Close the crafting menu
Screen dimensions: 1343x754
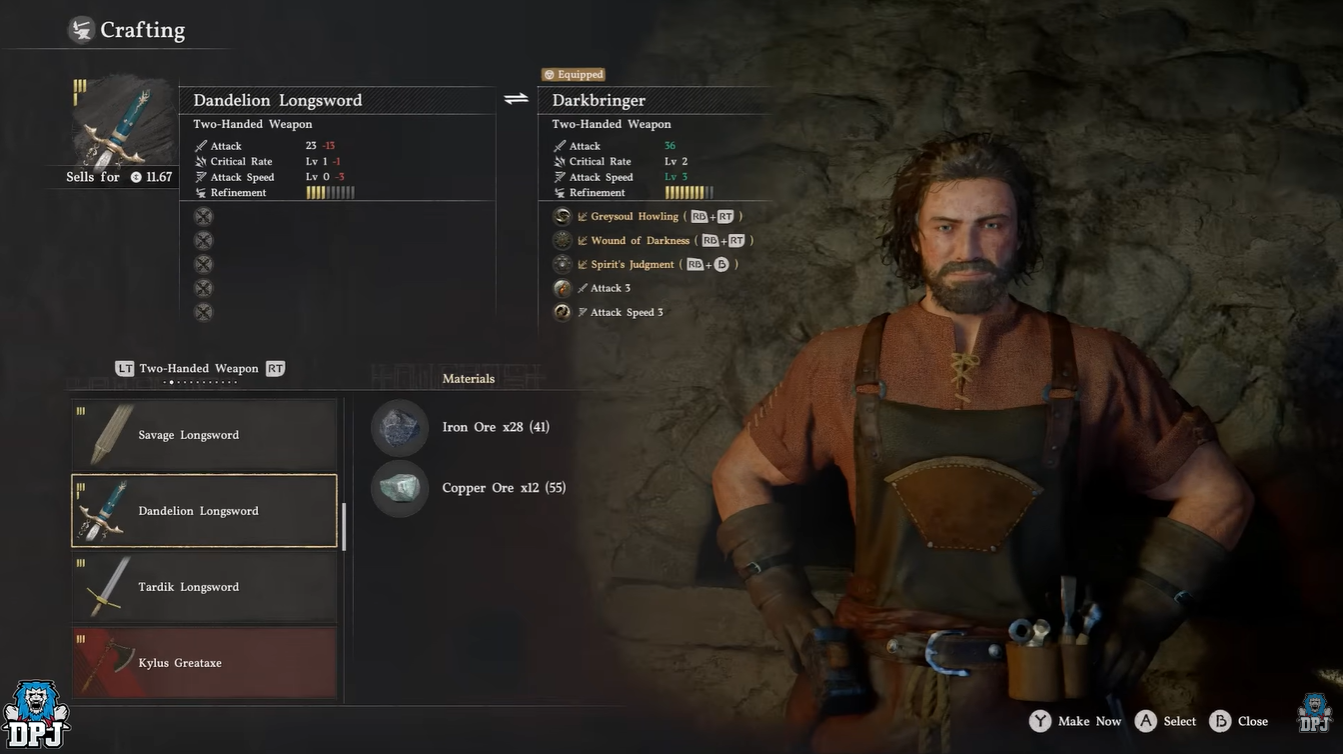pyautogui.click(x=1239, y=721)
